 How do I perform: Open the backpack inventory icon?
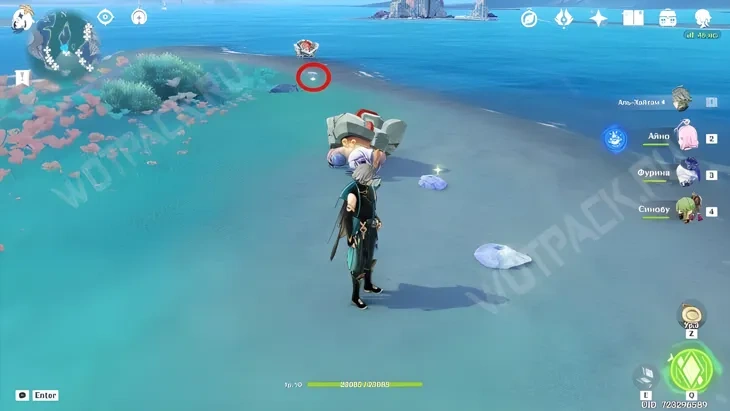[668, 18]
